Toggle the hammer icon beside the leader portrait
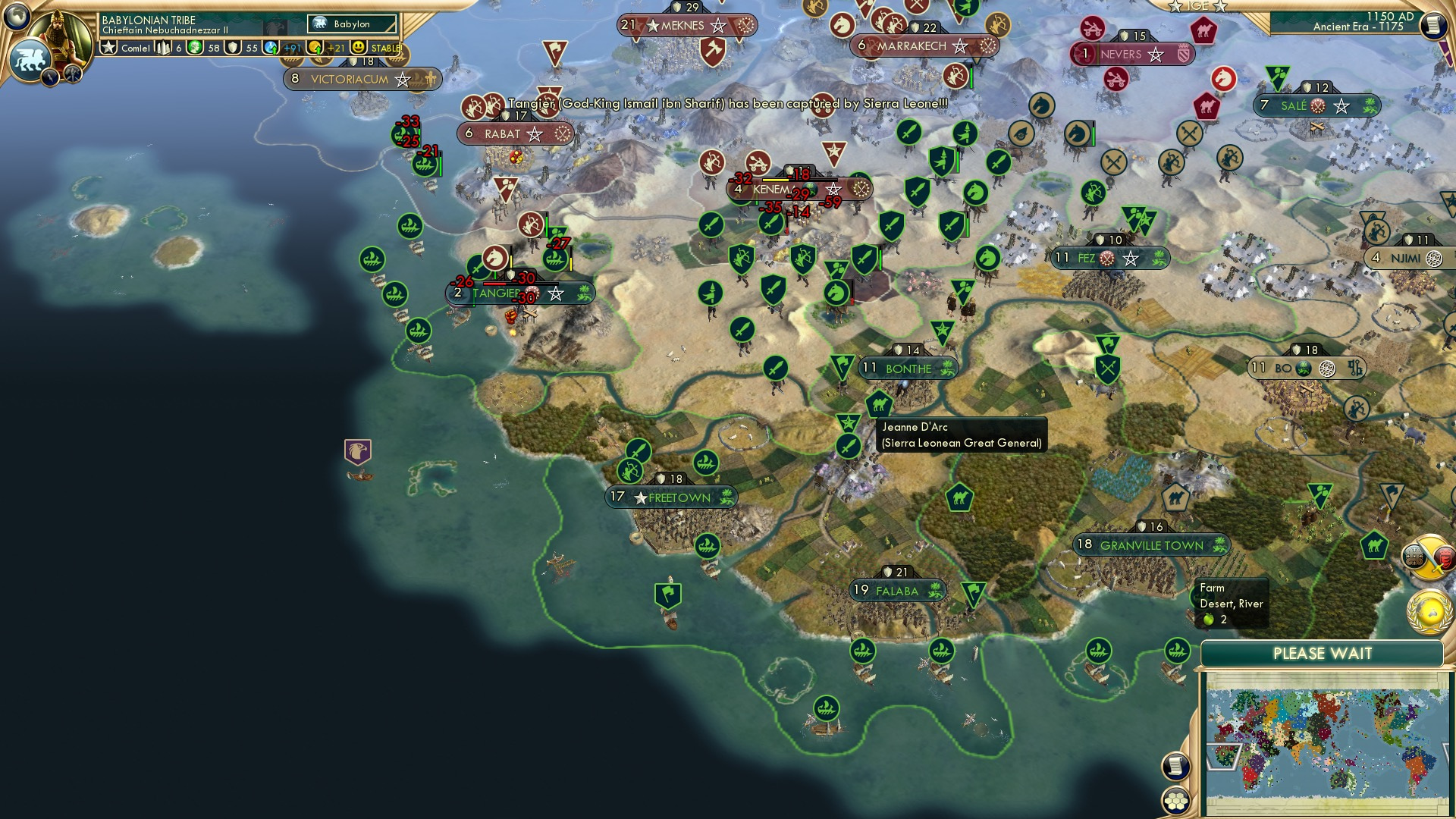The width and height of the screenshot is (1456, 819). click(x=72, y=75)
